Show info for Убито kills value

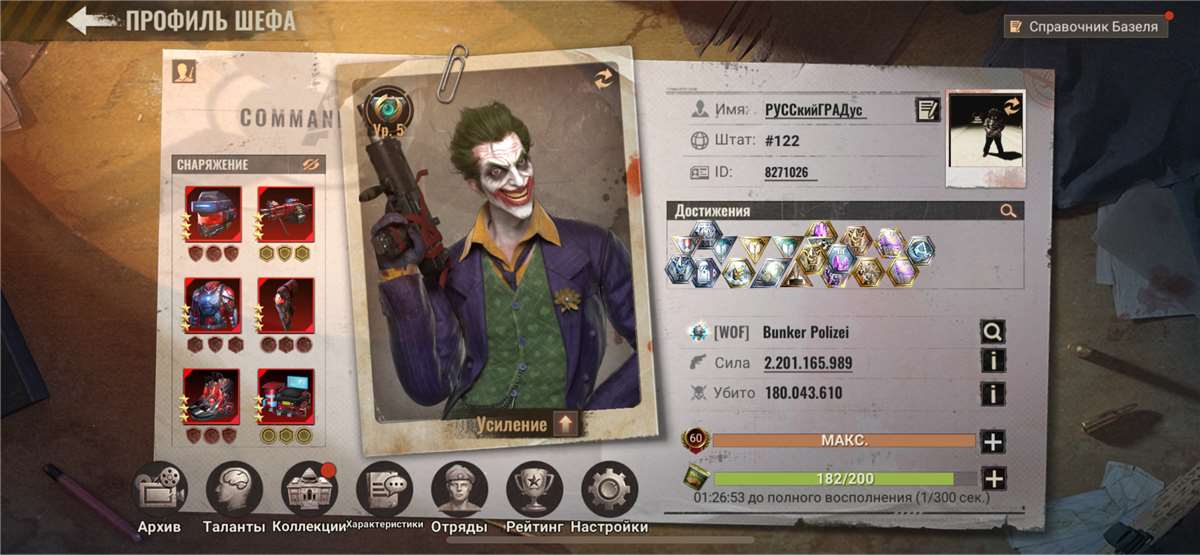point(992,394)
